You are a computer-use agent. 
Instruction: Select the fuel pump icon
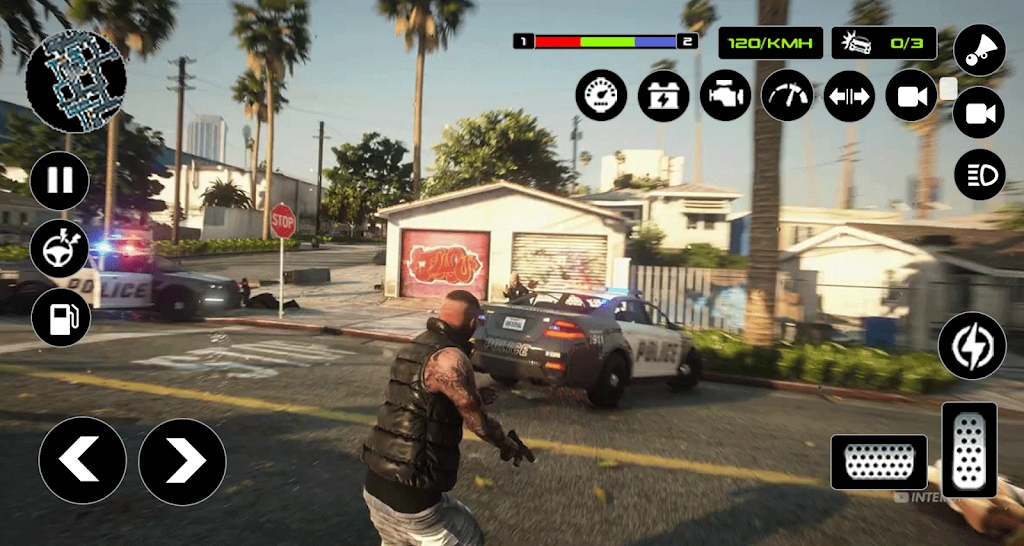tap(60, 317)
